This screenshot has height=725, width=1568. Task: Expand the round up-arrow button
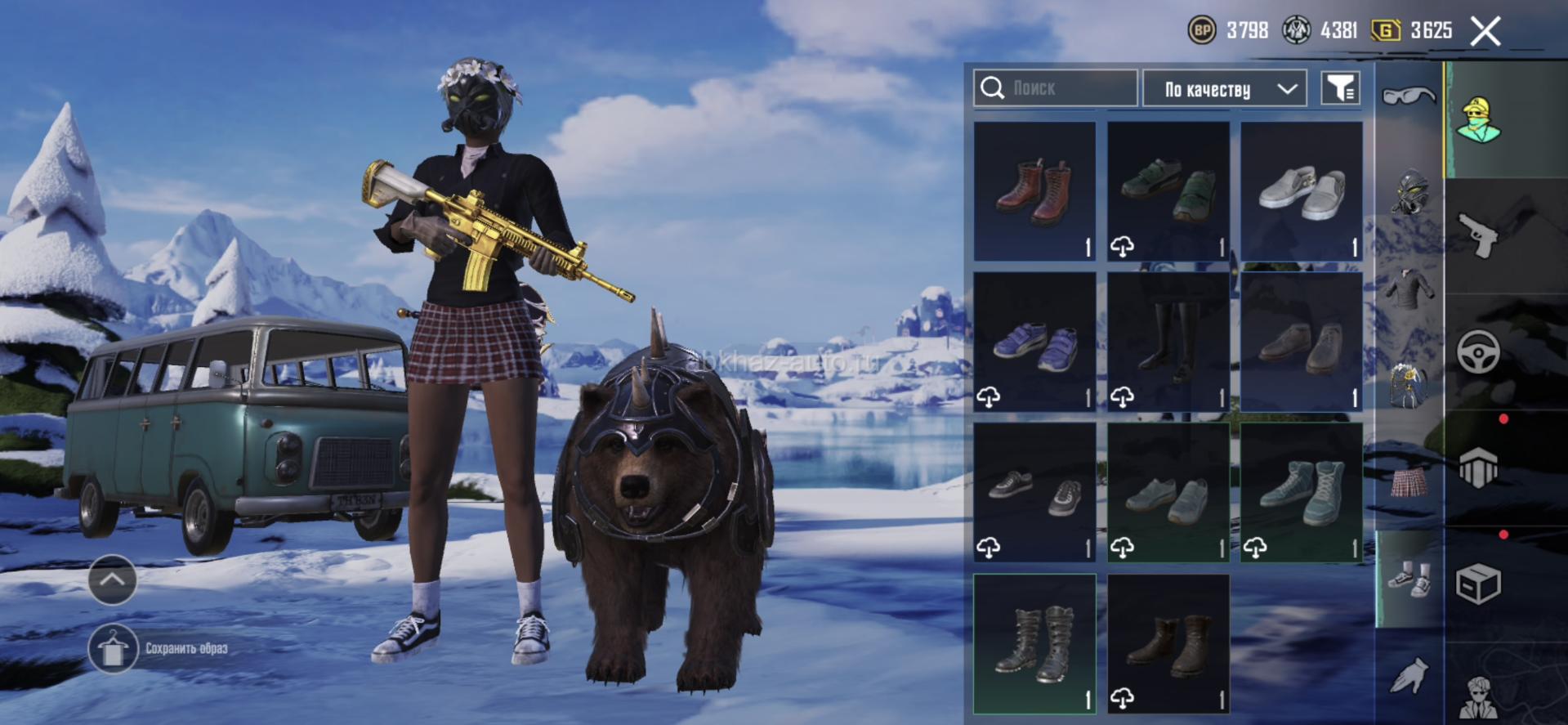point(112,580)
